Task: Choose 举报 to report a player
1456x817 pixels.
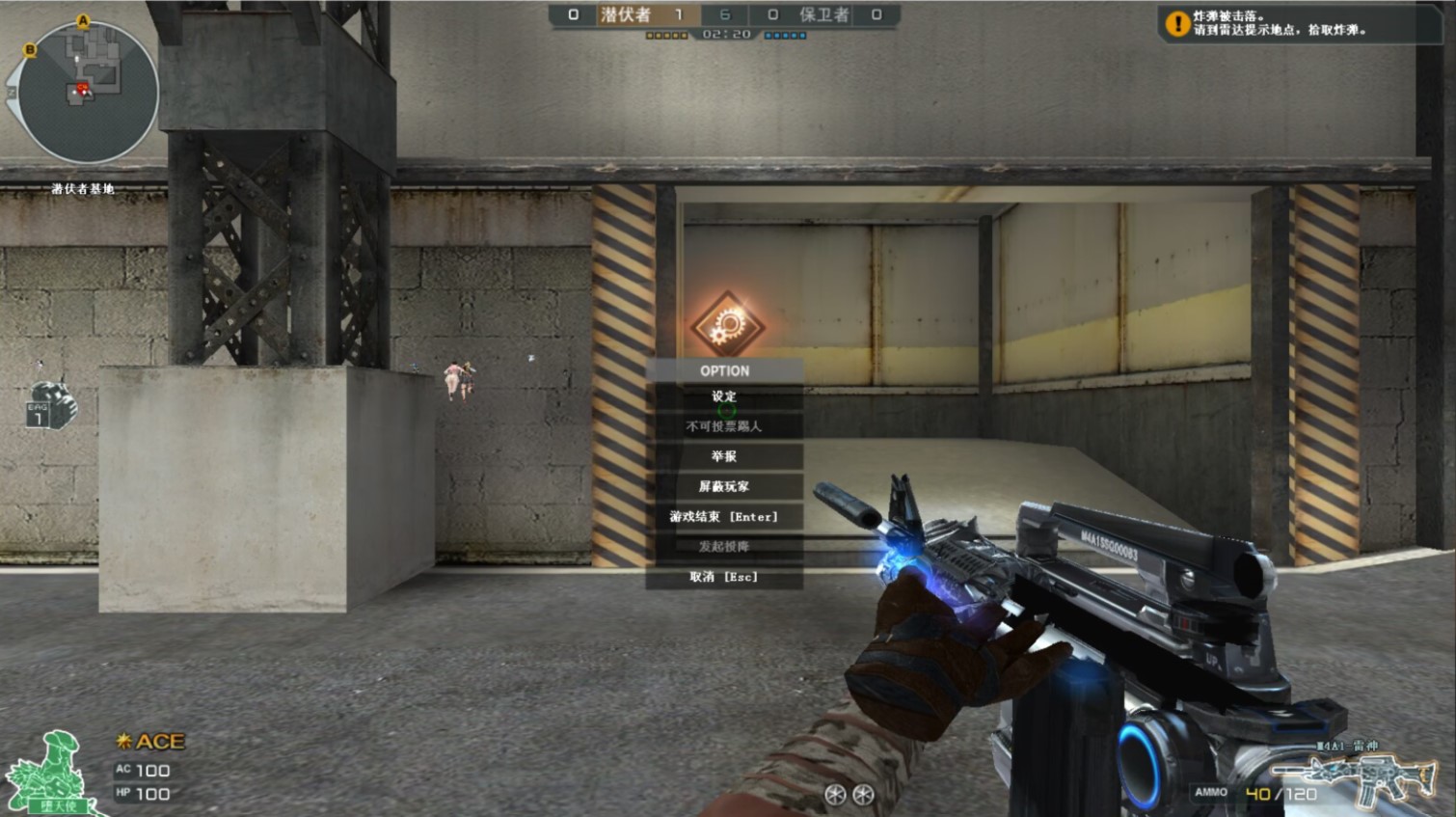Action: tap(724, 456)
